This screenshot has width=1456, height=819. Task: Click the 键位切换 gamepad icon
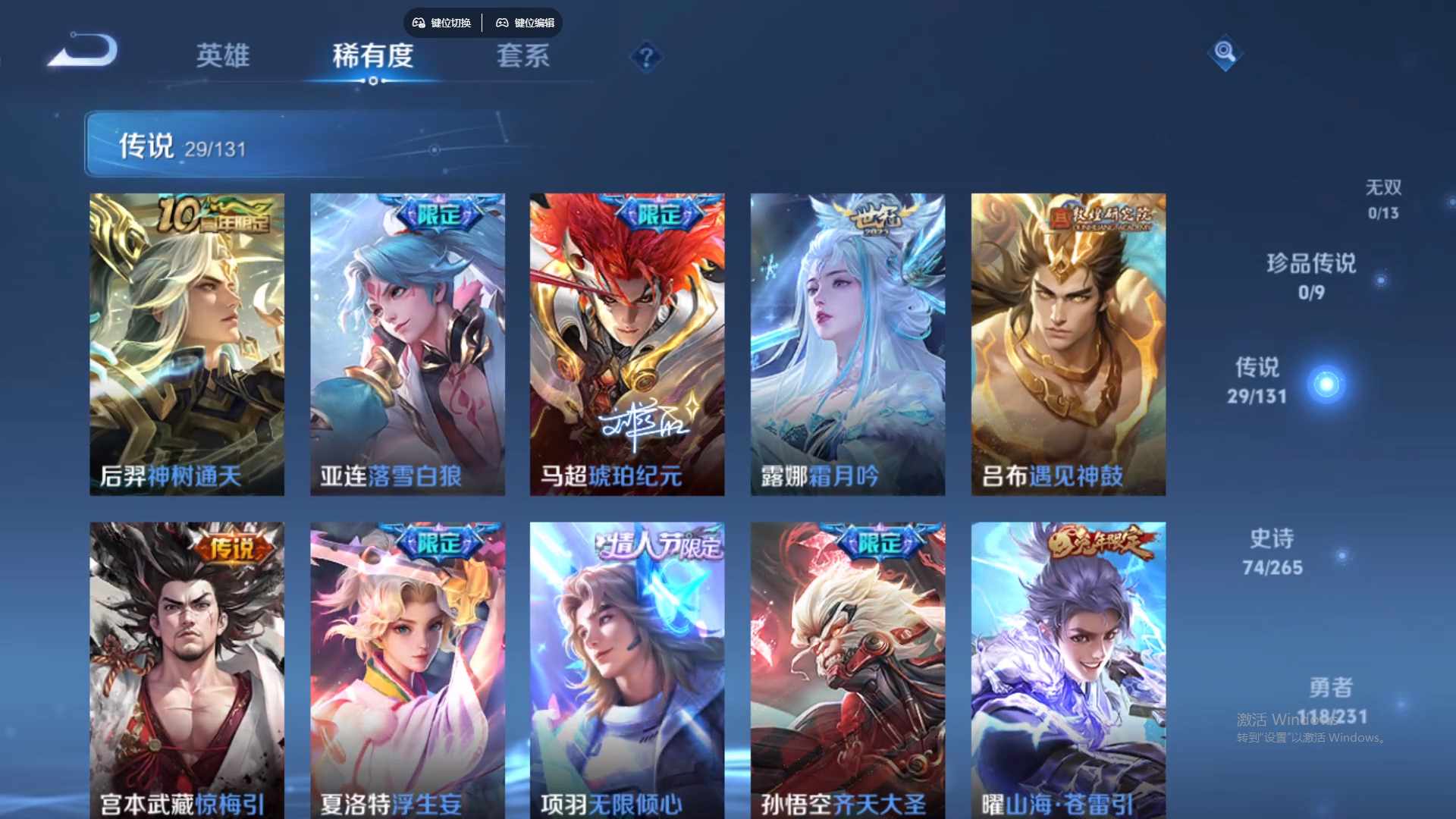[418, 23]
